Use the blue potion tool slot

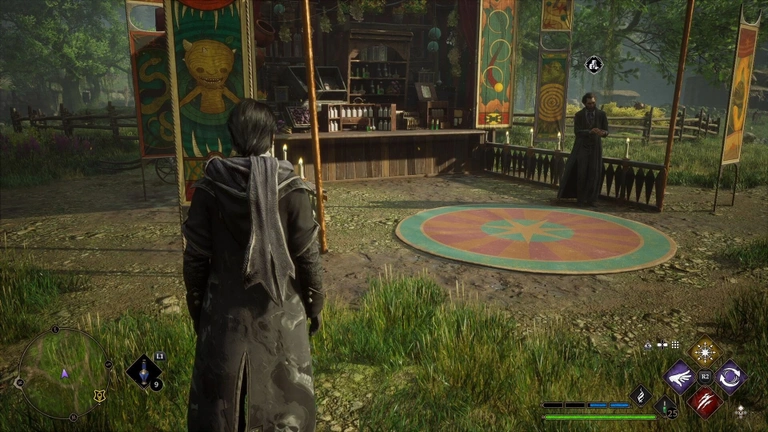pyautogui.click(x=144, y=372)
